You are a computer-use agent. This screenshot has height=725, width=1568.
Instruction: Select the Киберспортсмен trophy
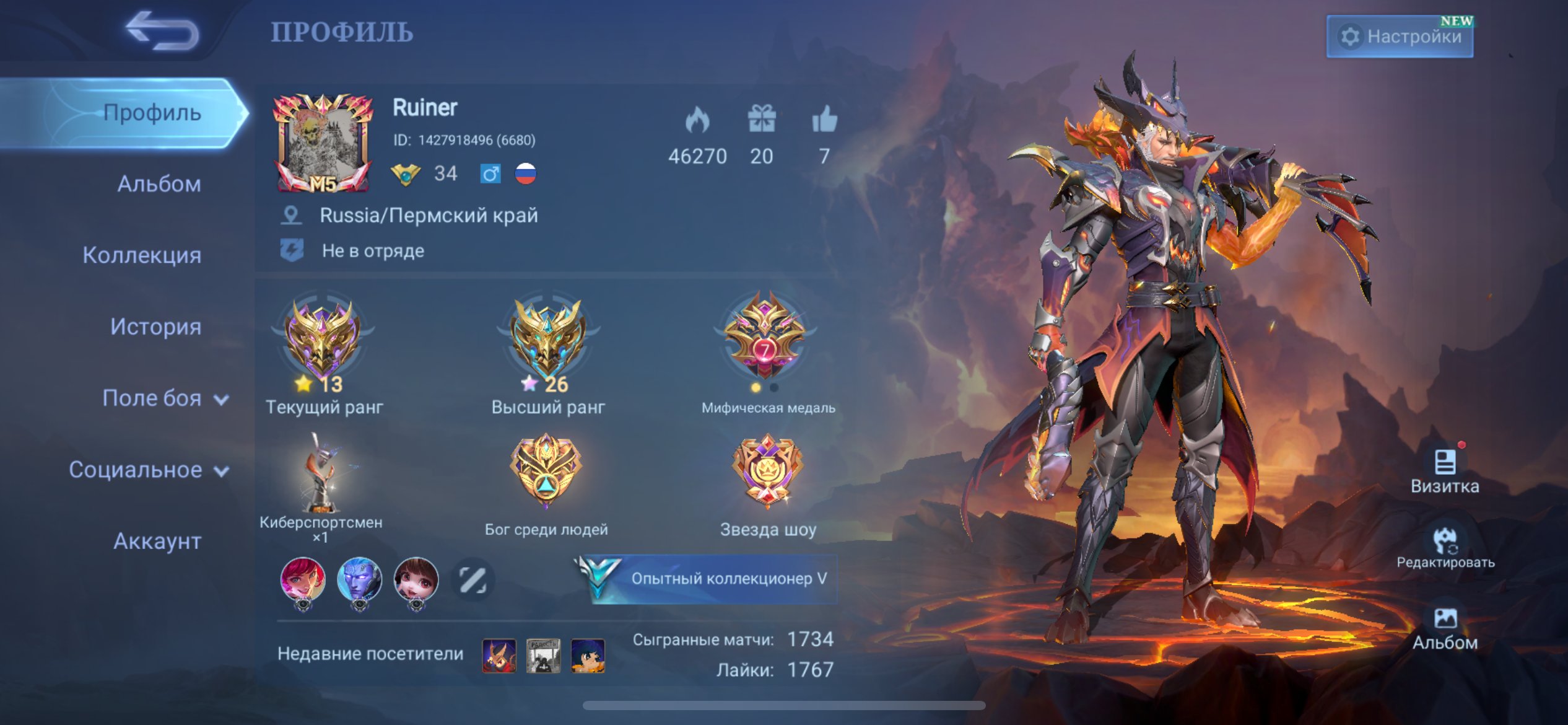coord(321,474)
